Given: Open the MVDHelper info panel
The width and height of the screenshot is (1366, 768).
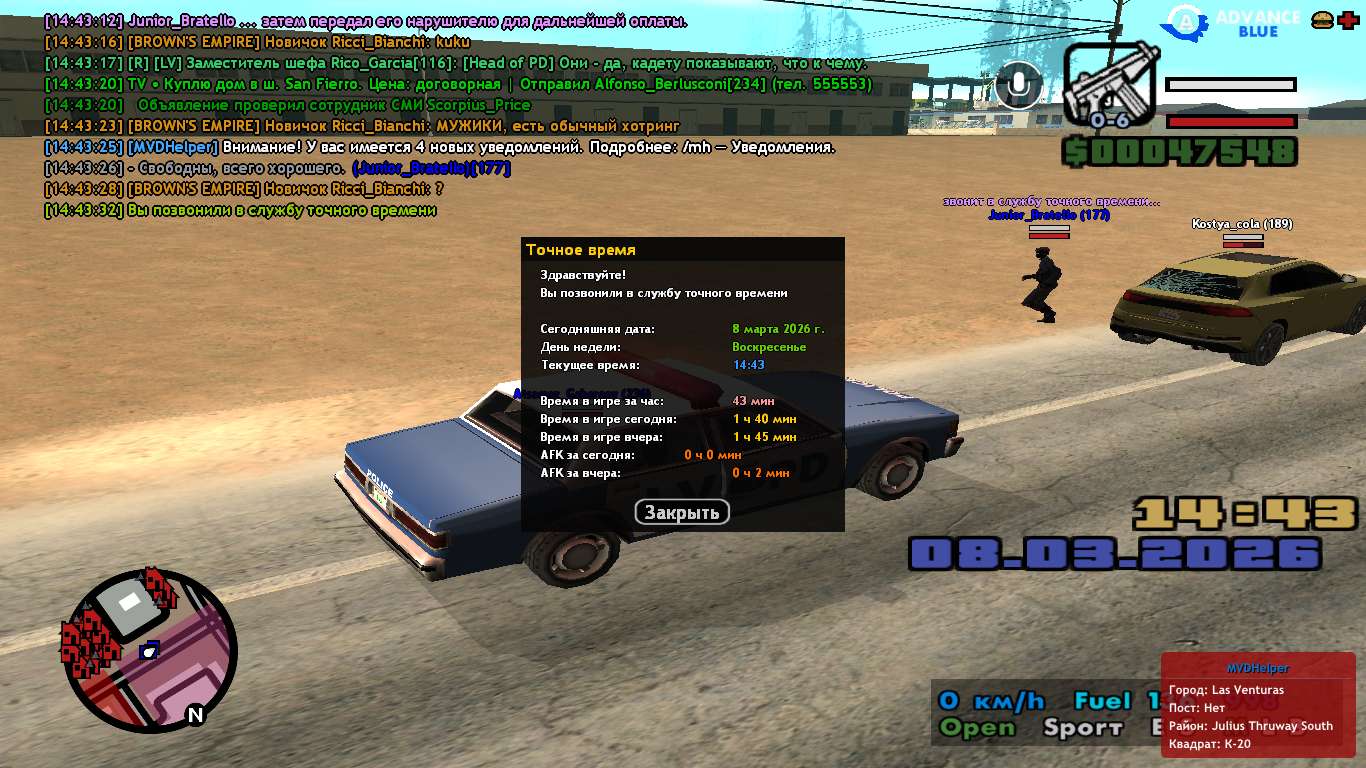Looking at the screenshot, I should [x=1257, y=704].
